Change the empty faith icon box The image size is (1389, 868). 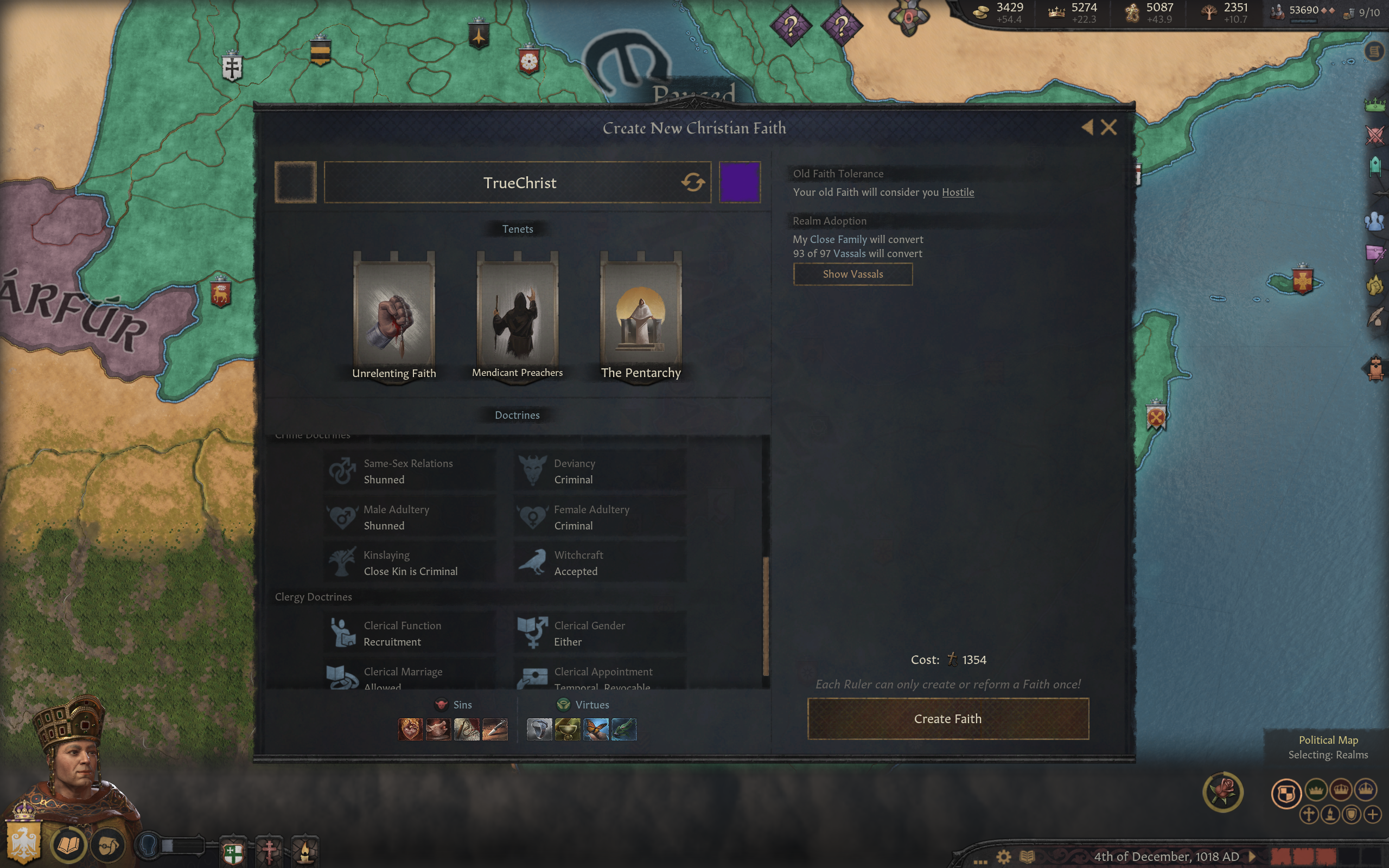(296, 183)
